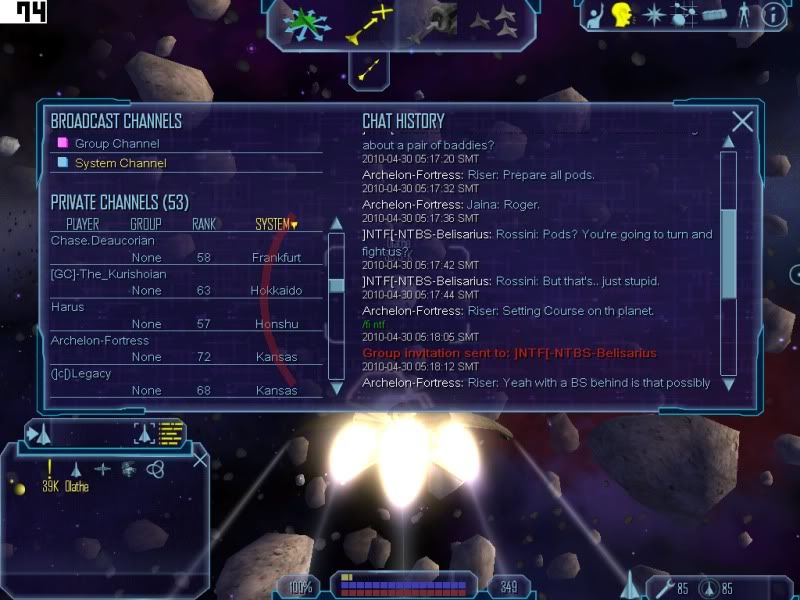Sort private channels by System column
Image resolution: width=800 pixels, height=600 pixels.
click(x=276, y=224)
